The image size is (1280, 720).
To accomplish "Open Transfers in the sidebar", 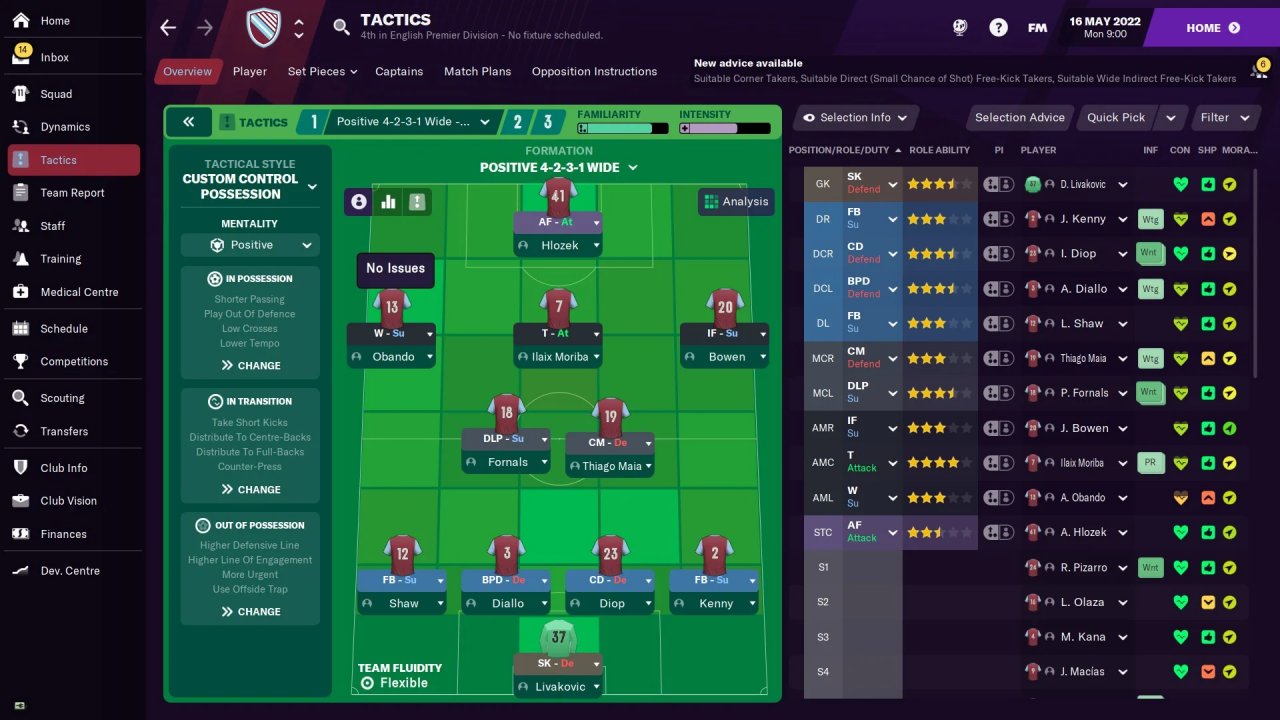I will [64, 431].
